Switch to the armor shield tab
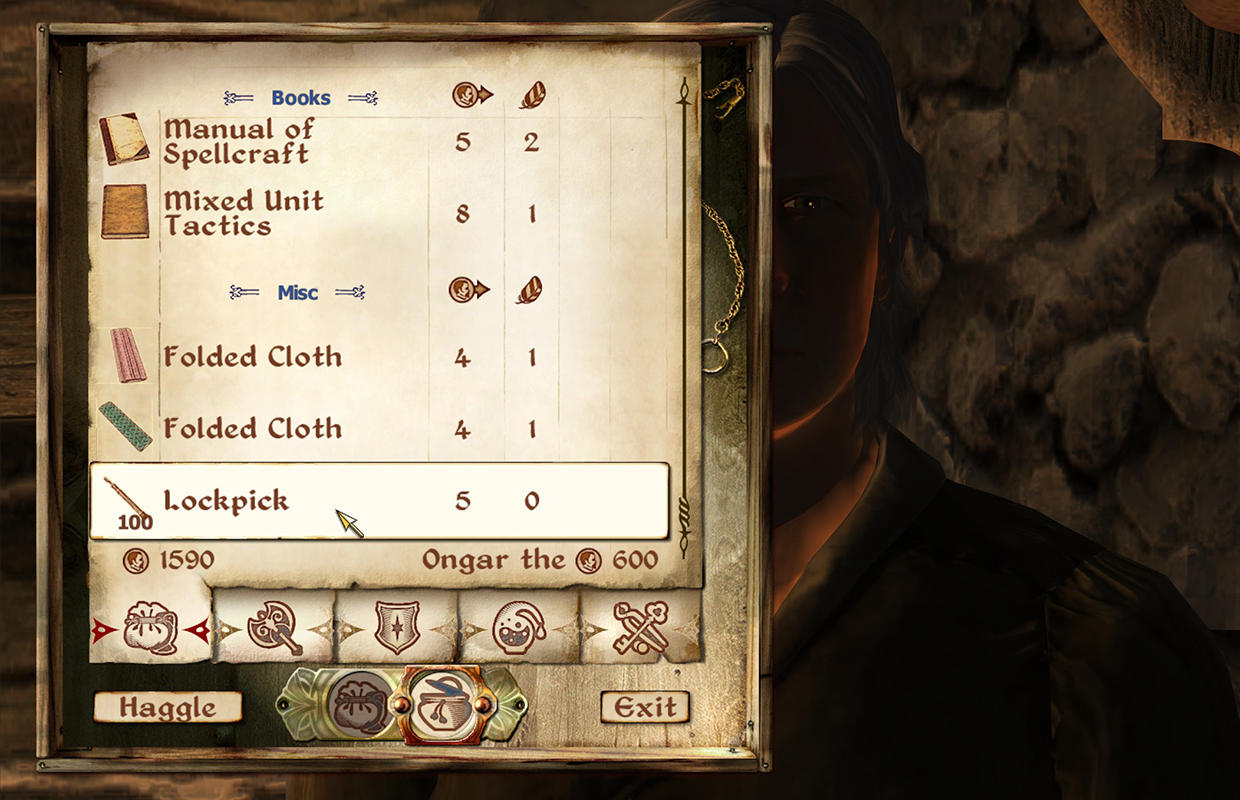The width and height of the screenshot is (1240, 800). tap(396, 629)
